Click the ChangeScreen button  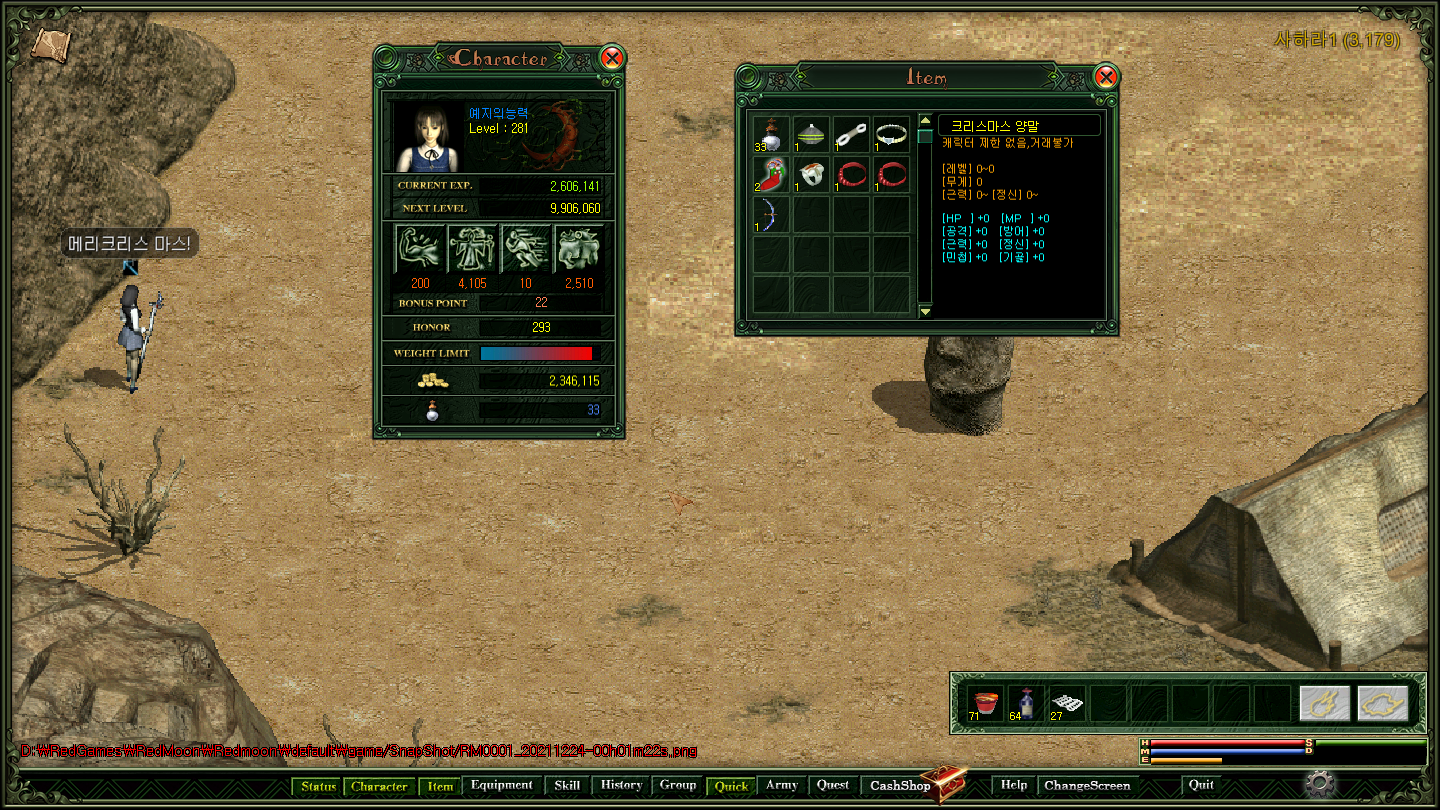click(1087, 786)
